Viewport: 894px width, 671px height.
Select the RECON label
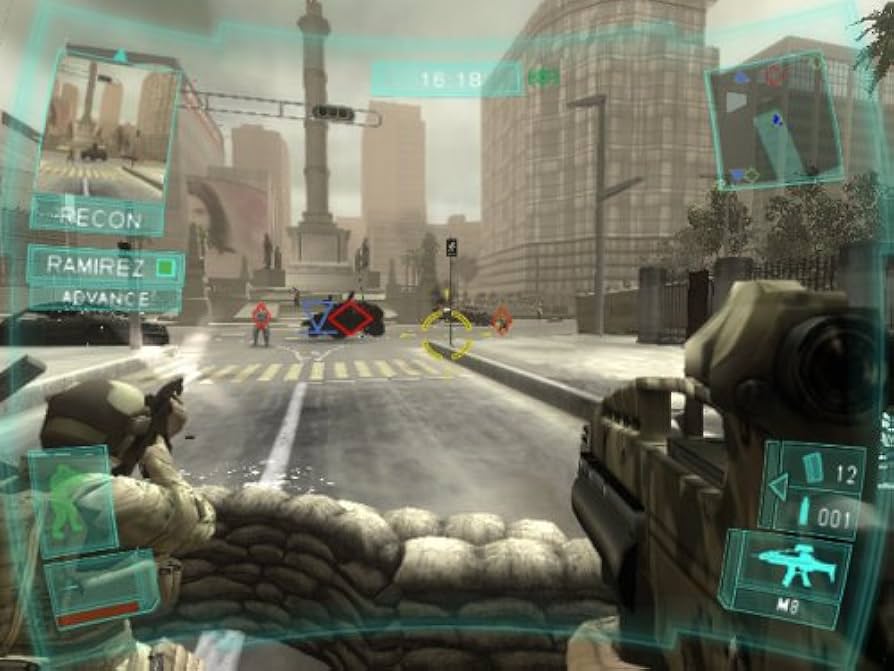(x=100, y=216)
